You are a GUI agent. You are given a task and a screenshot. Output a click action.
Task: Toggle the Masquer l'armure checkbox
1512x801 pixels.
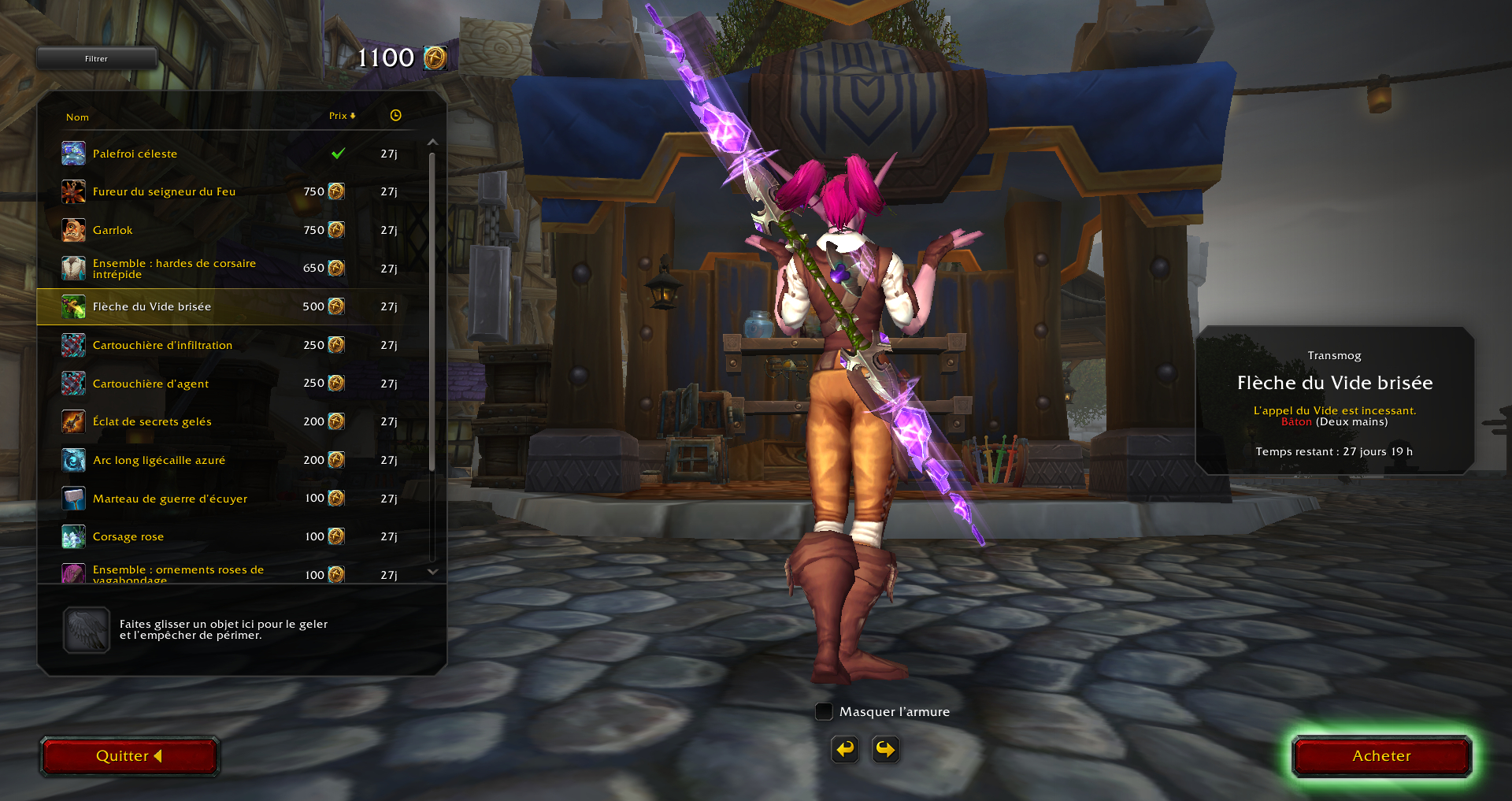824,711
